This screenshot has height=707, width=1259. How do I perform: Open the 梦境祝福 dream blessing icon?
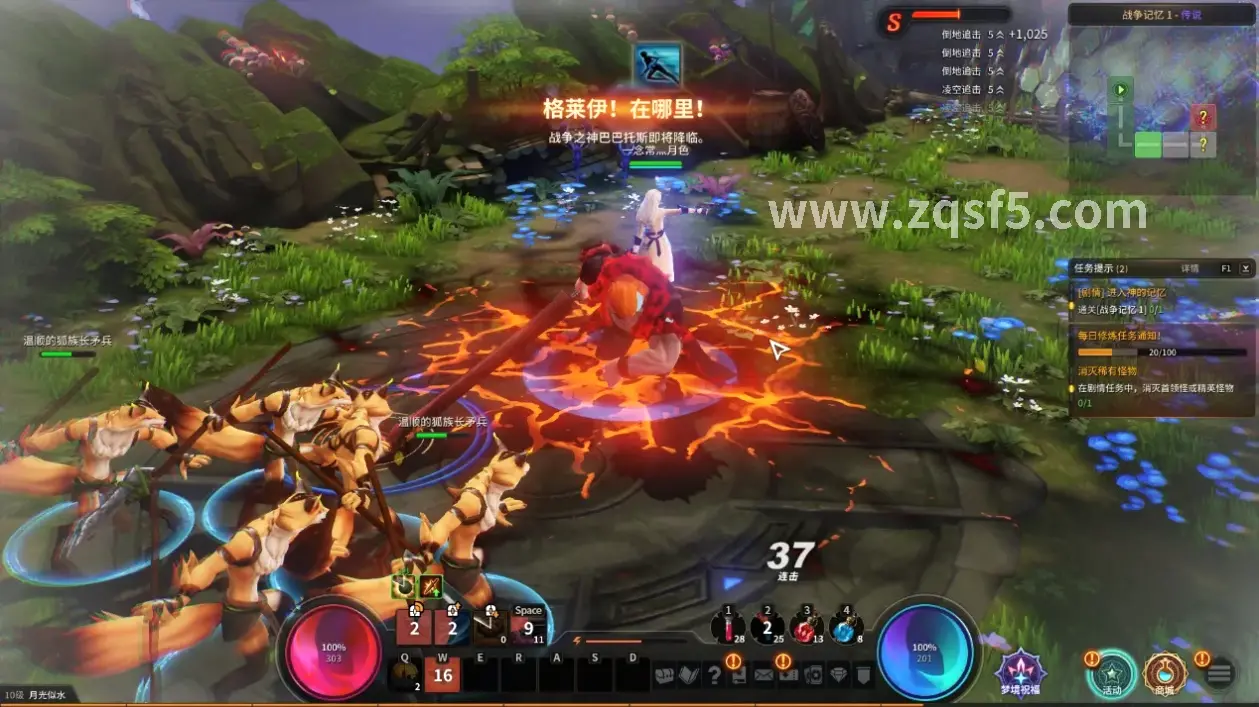[x=1020, y=671]
